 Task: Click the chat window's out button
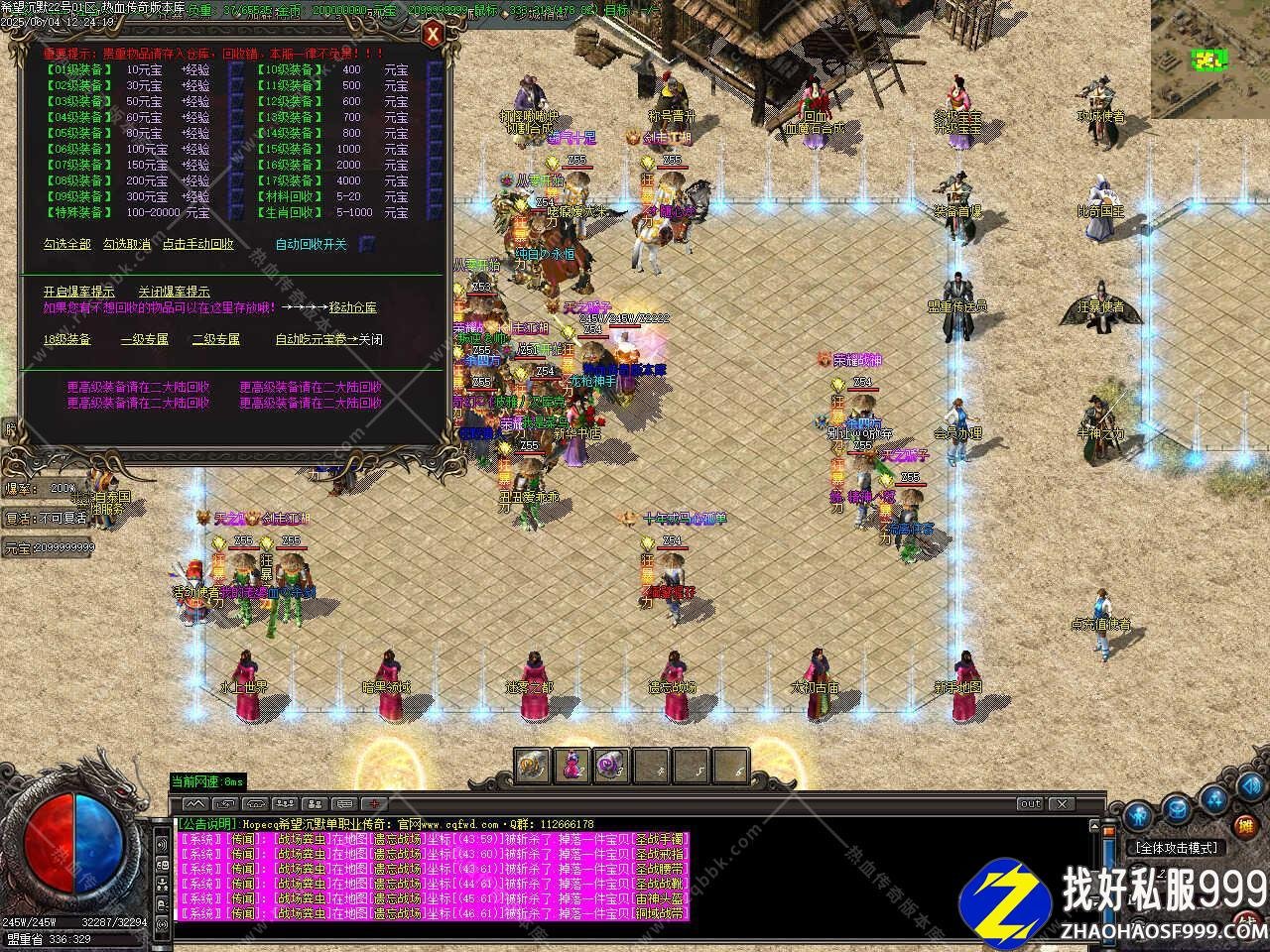pos(1030,803)
